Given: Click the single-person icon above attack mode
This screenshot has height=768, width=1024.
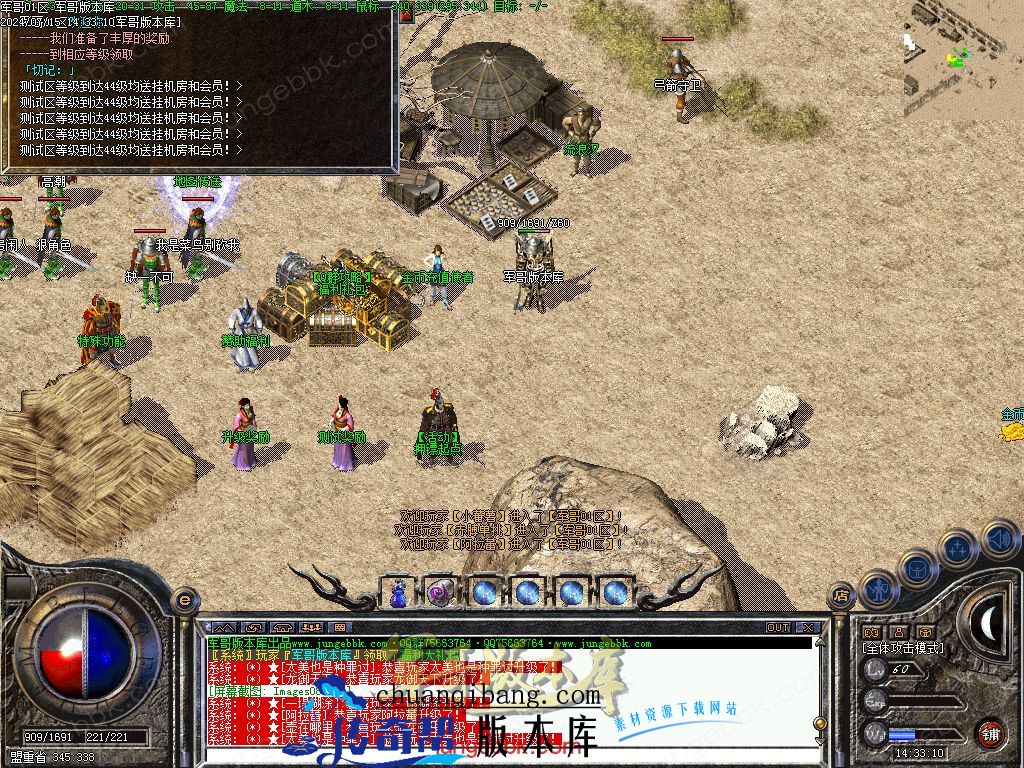Looking at the screenshot, I should (x=899, y=632).
